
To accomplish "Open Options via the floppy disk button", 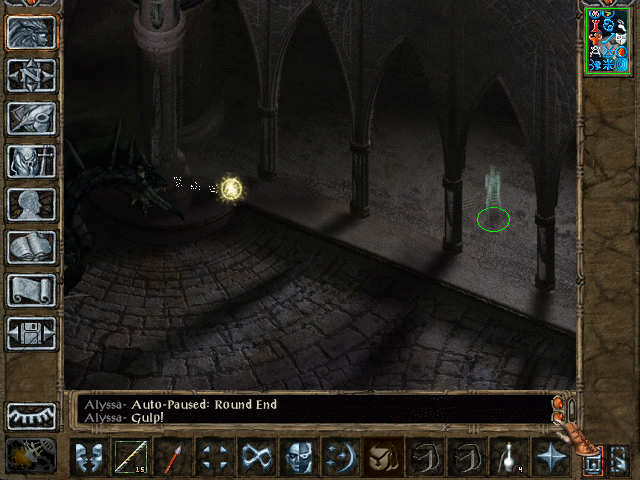I will pyautogui.click(x=31, y=333).
